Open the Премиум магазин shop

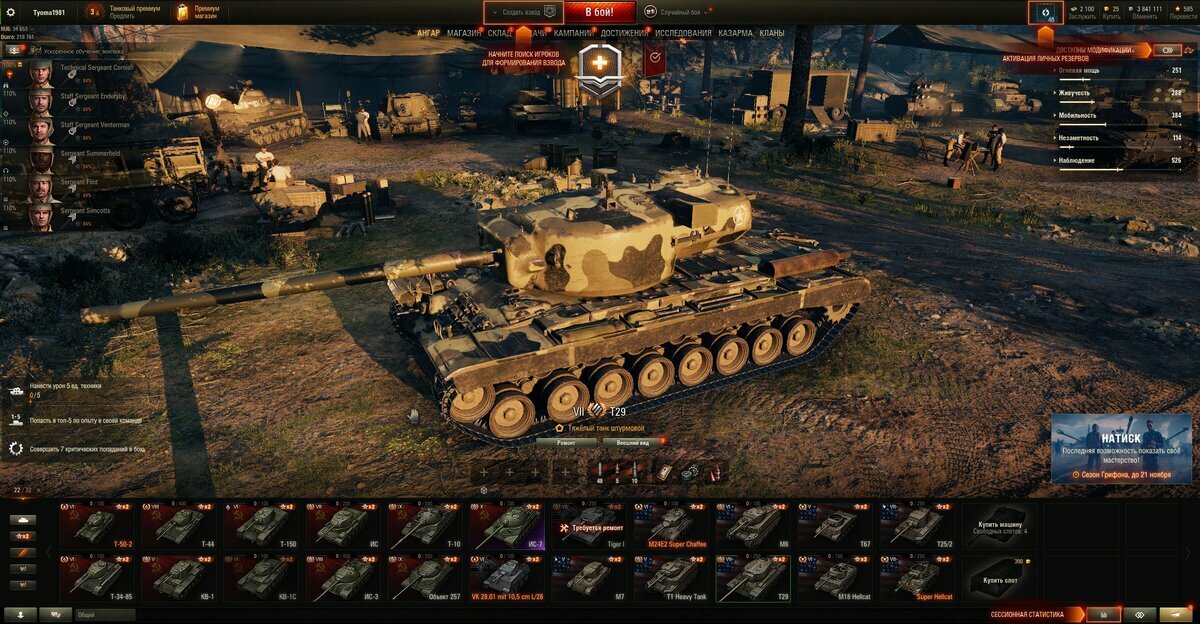click(198, 12)
